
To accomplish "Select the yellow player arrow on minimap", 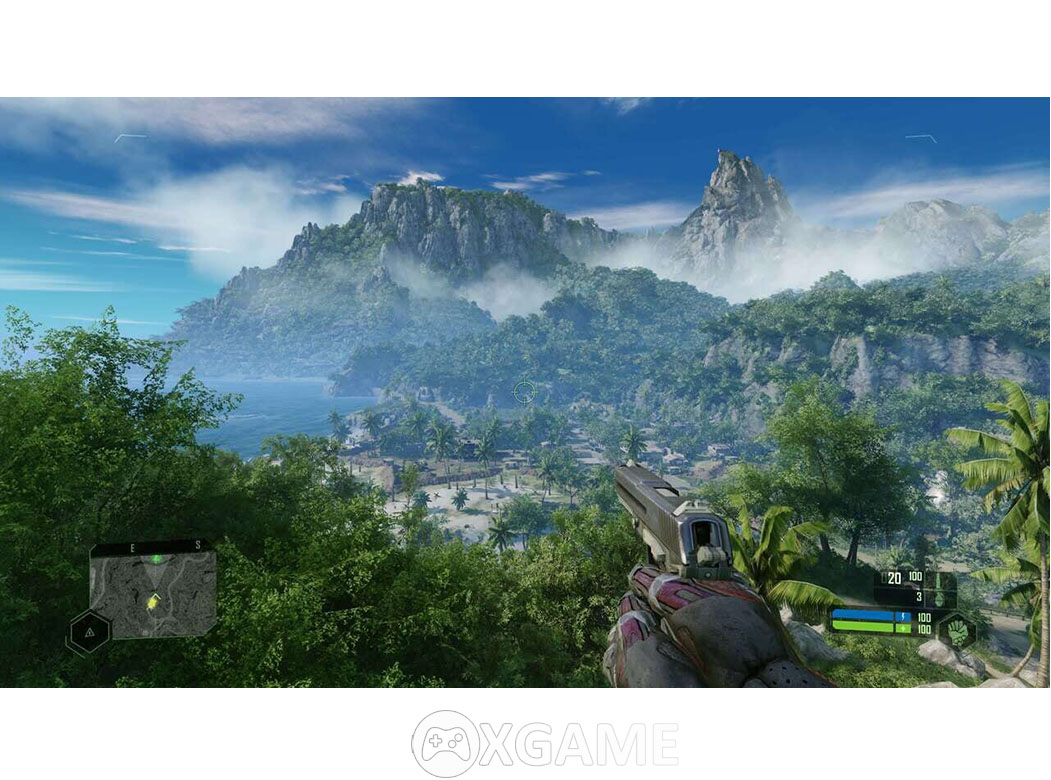I will click(153, 602).
